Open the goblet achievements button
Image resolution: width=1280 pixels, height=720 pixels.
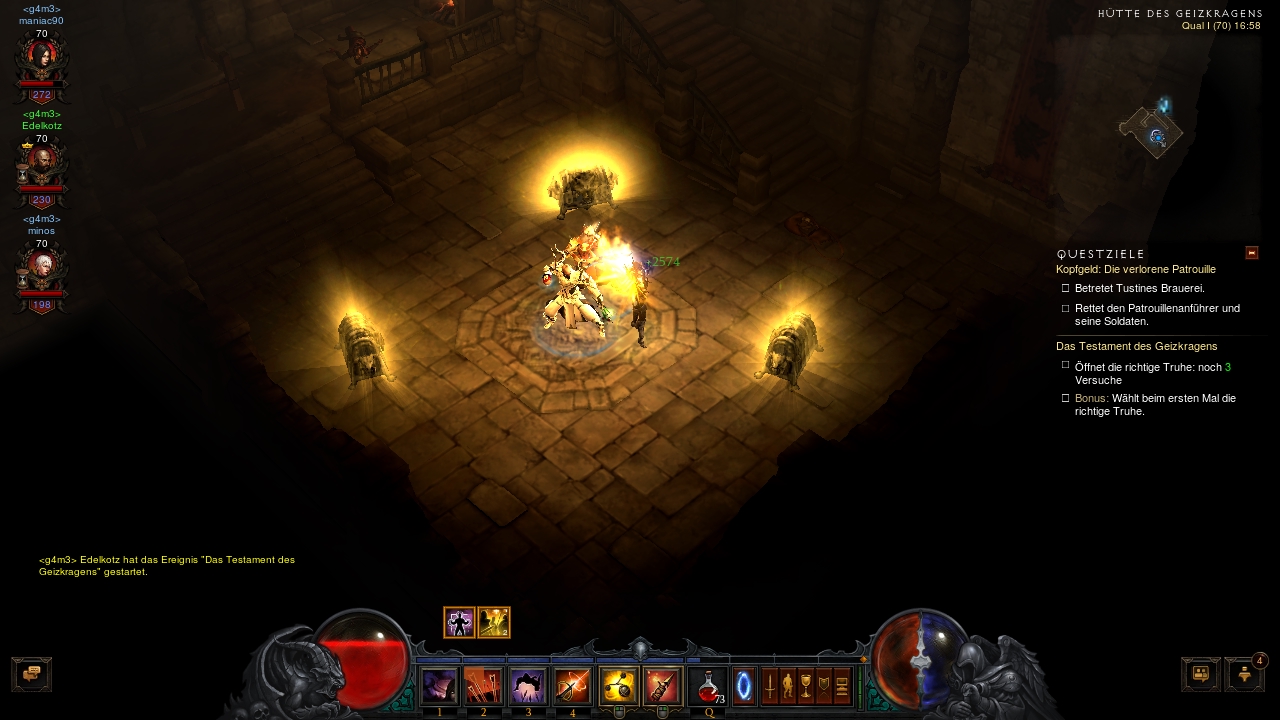[x=806, y=686]
